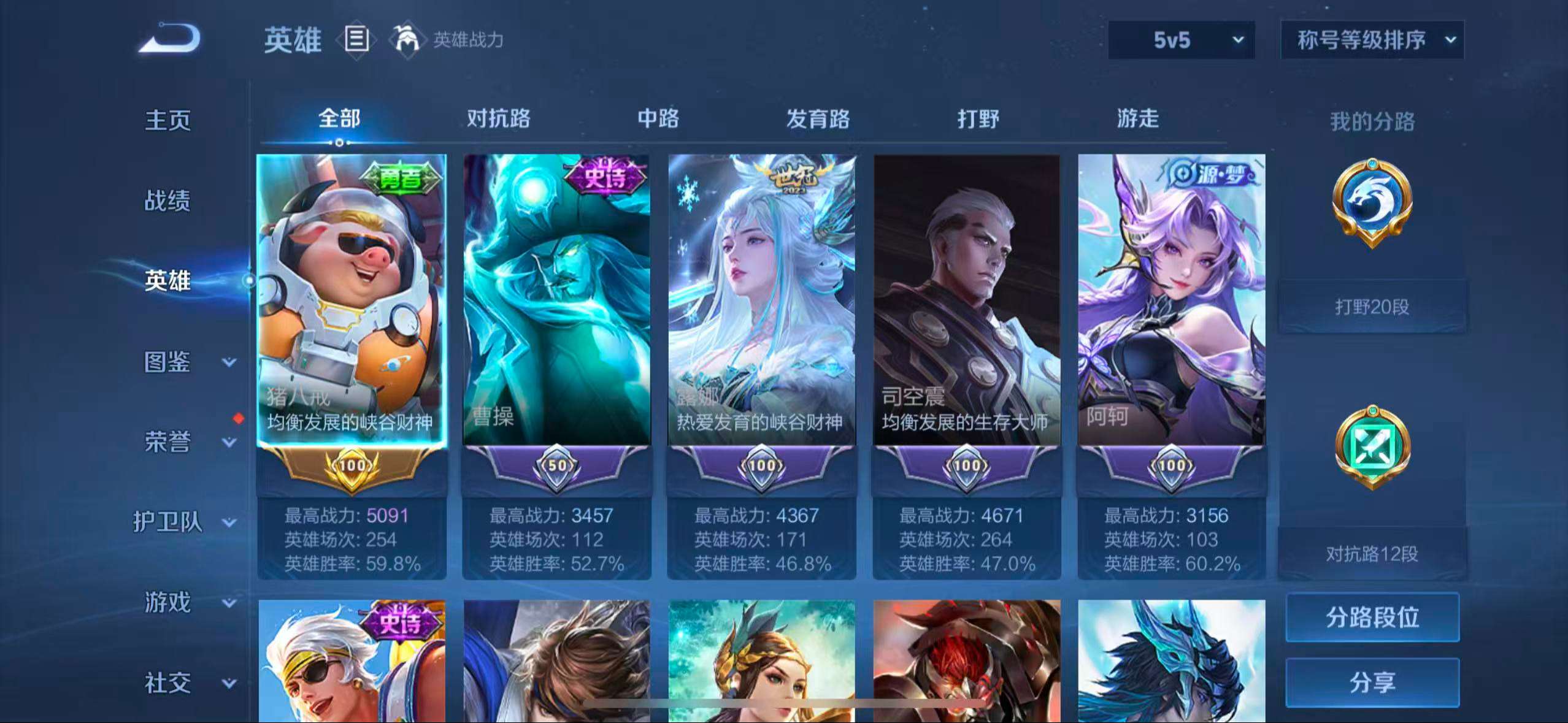Choose the 游走 tab

pyautogui.click(x=1137, y=118)
